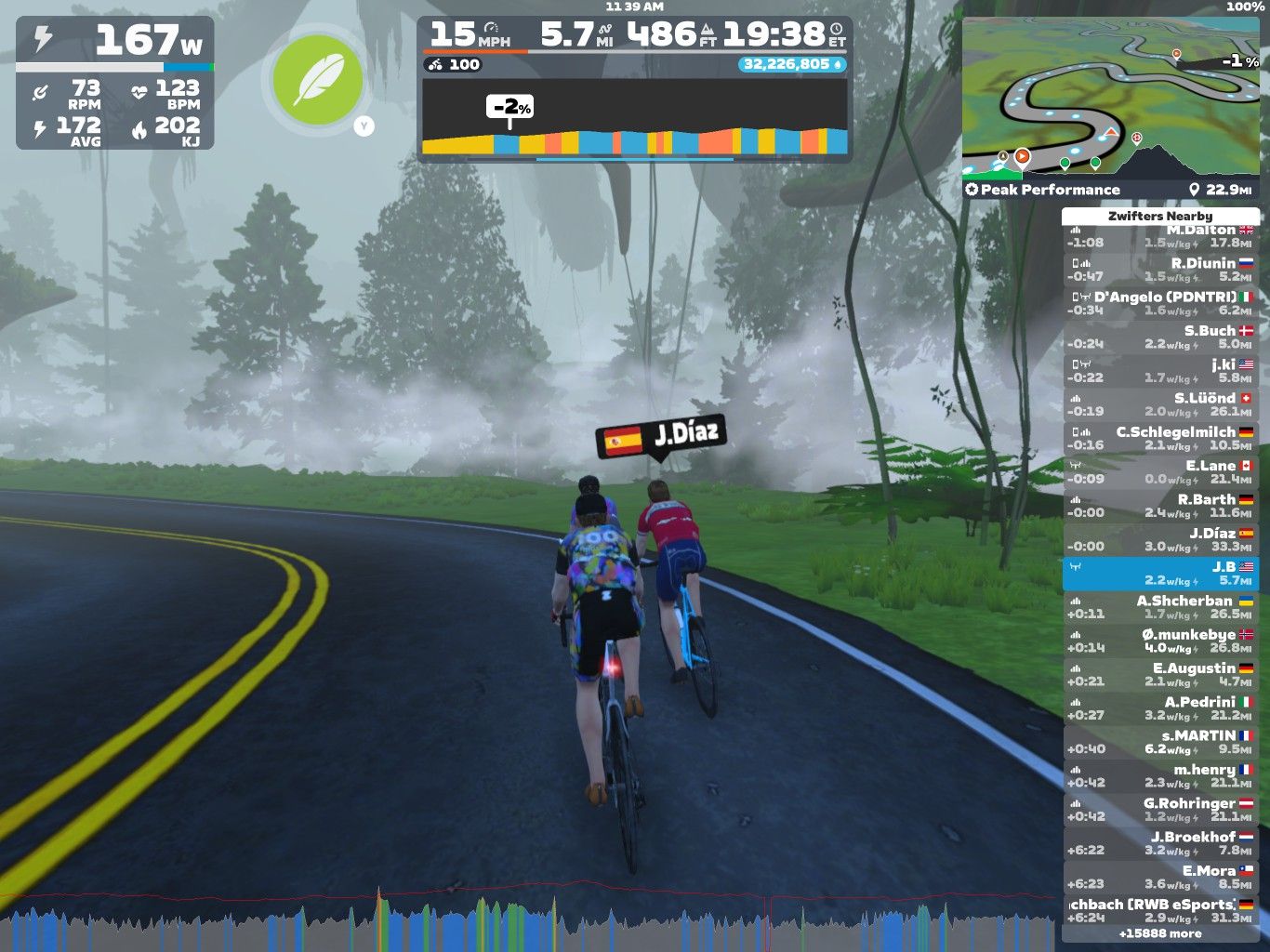Click R.Barth's rider row
This screenshot has height=952, width=1270.
(x=1160, y=506)
